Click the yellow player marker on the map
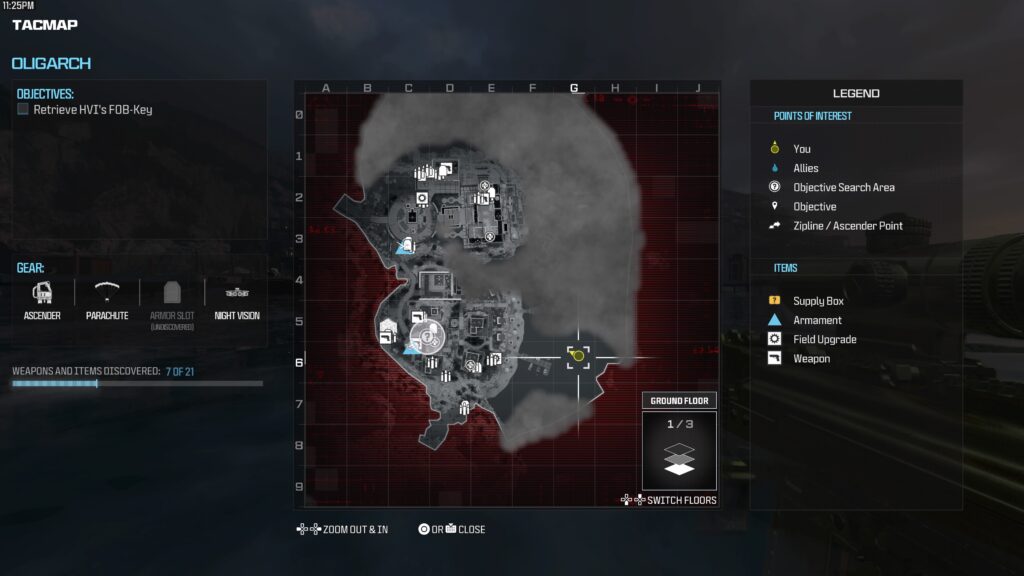Image resolution: width=1024 pixels, height=576 pixels. [x=578, y=356]
